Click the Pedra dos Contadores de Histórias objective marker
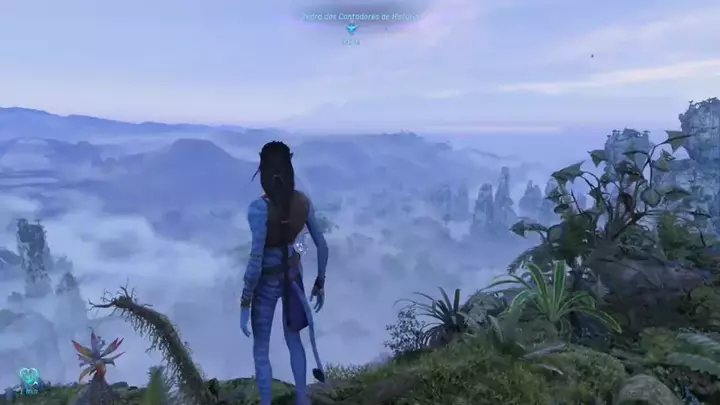This screenshot has width=720, height=405. pos(351,29)
